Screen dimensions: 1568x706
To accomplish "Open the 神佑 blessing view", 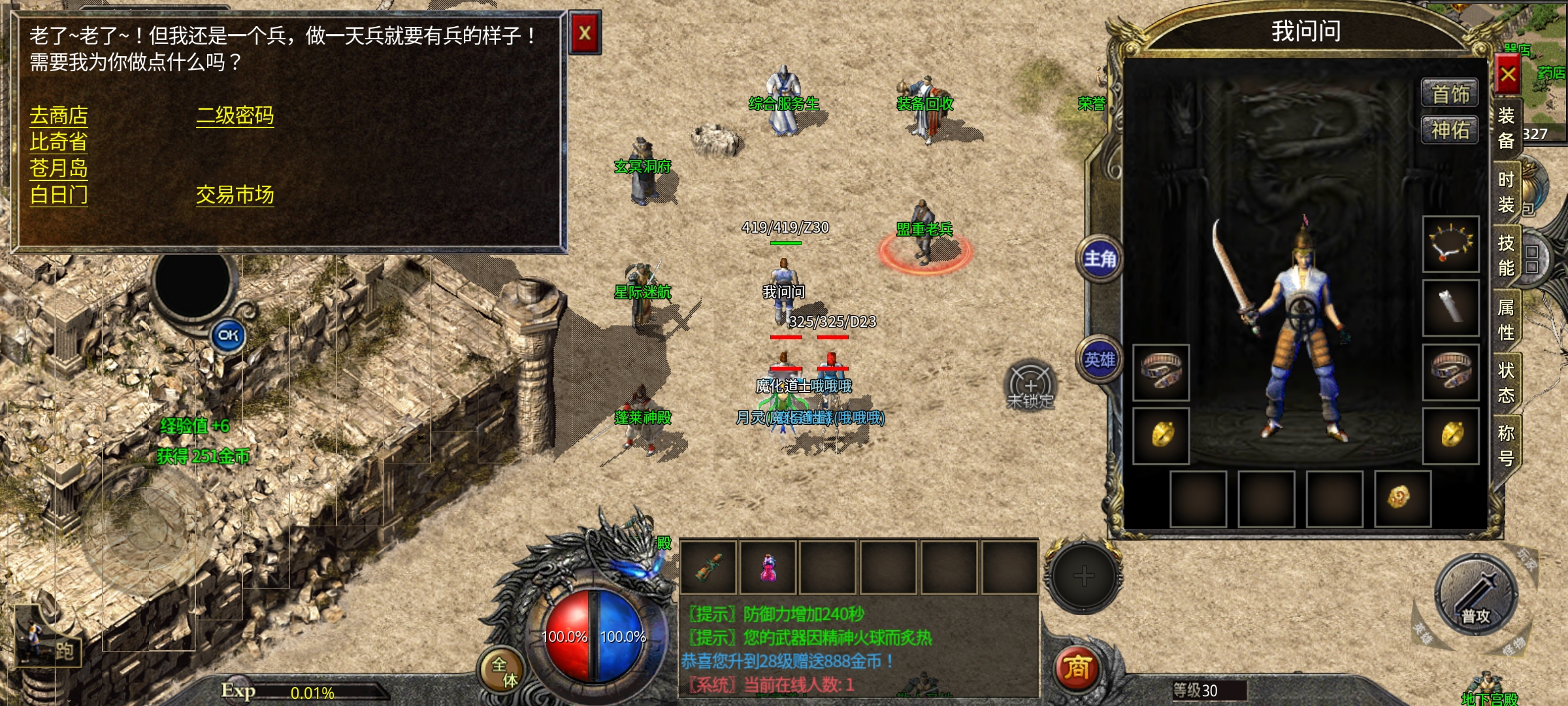I will pyautogui.click(x=1450, y=131).
